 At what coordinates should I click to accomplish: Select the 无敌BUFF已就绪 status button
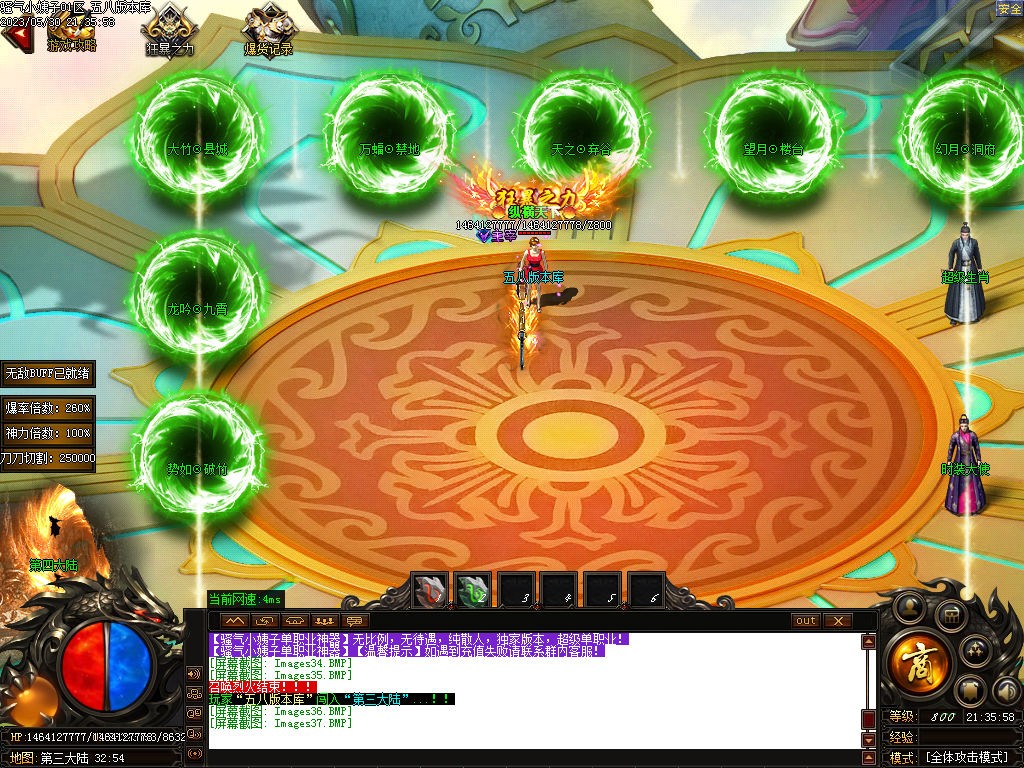pos(48,374)
